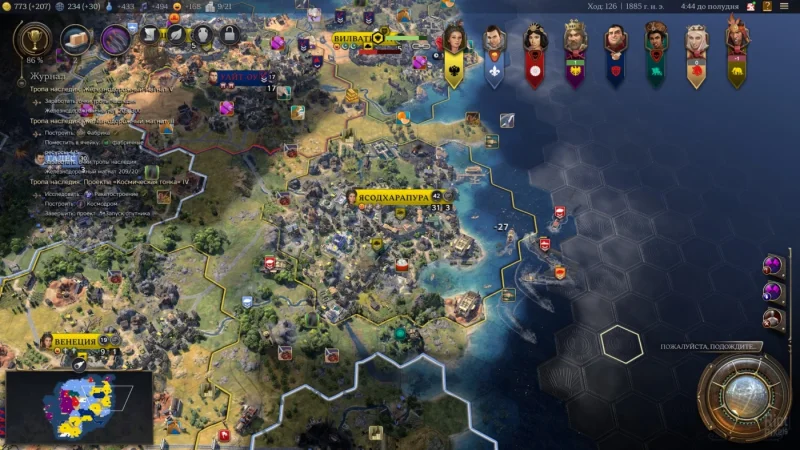Viewport: 800px width, 450px height.
Task: Open the building production icon next to the trophy
Action: click(75, 40)
